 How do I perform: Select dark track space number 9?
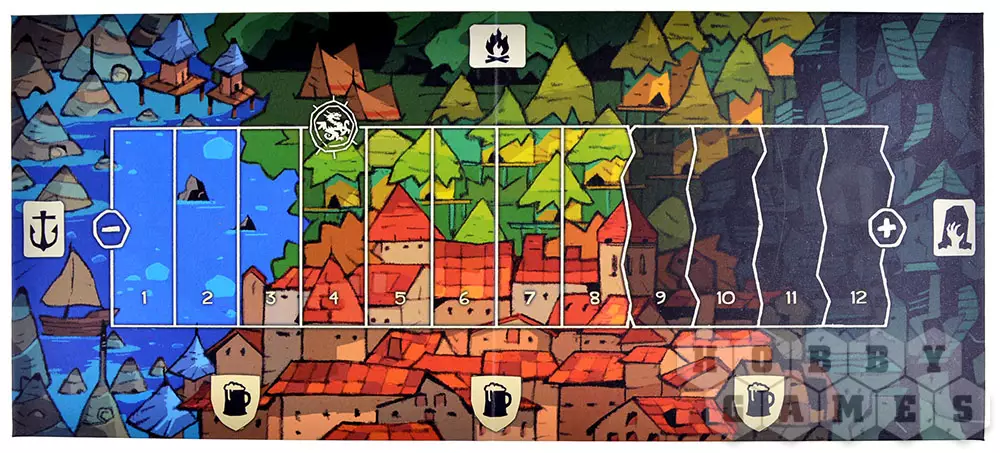[x=661, y=226]
